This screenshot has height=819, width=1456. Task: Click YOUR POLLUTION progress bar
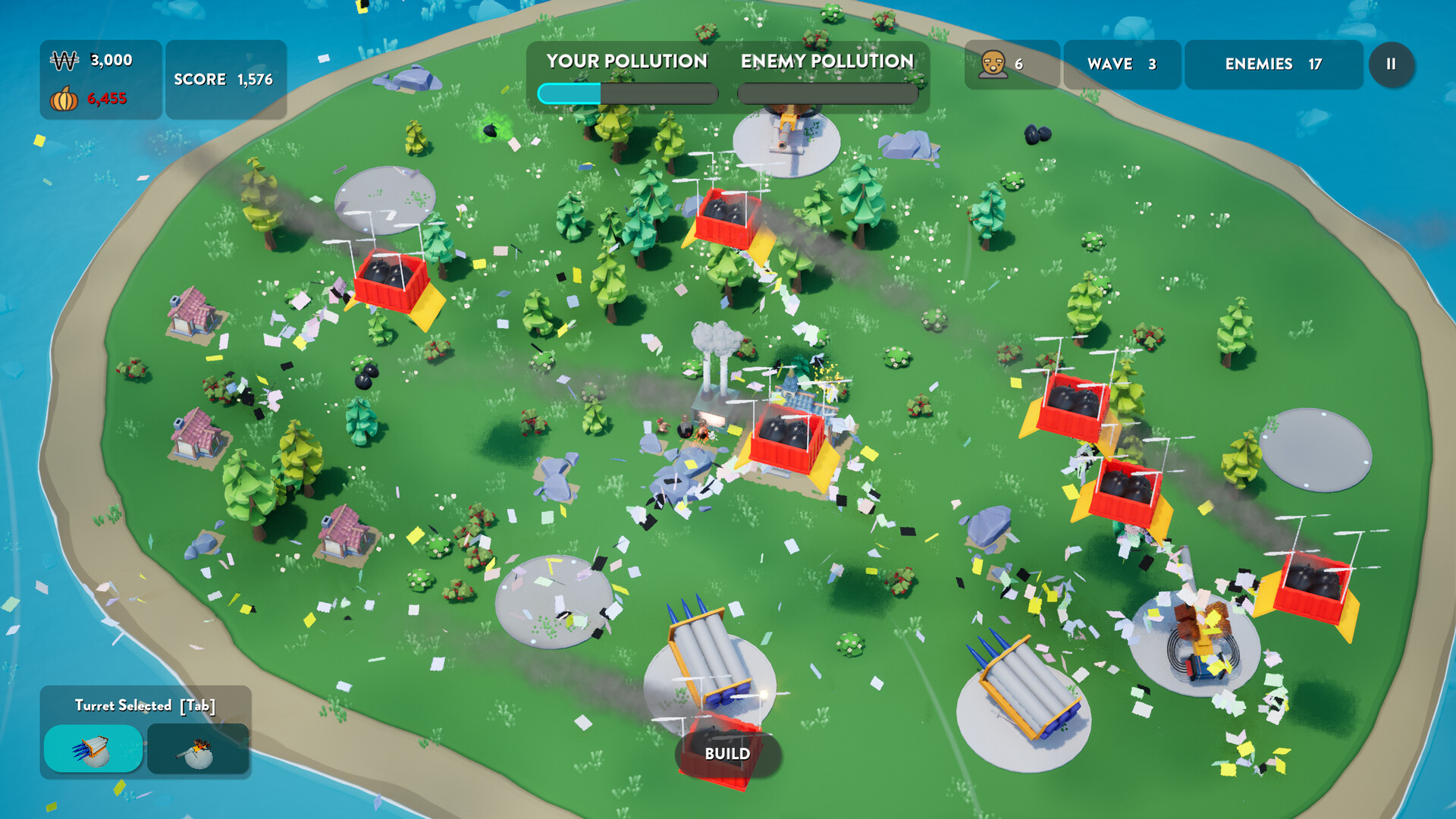(x=626, y=93)
